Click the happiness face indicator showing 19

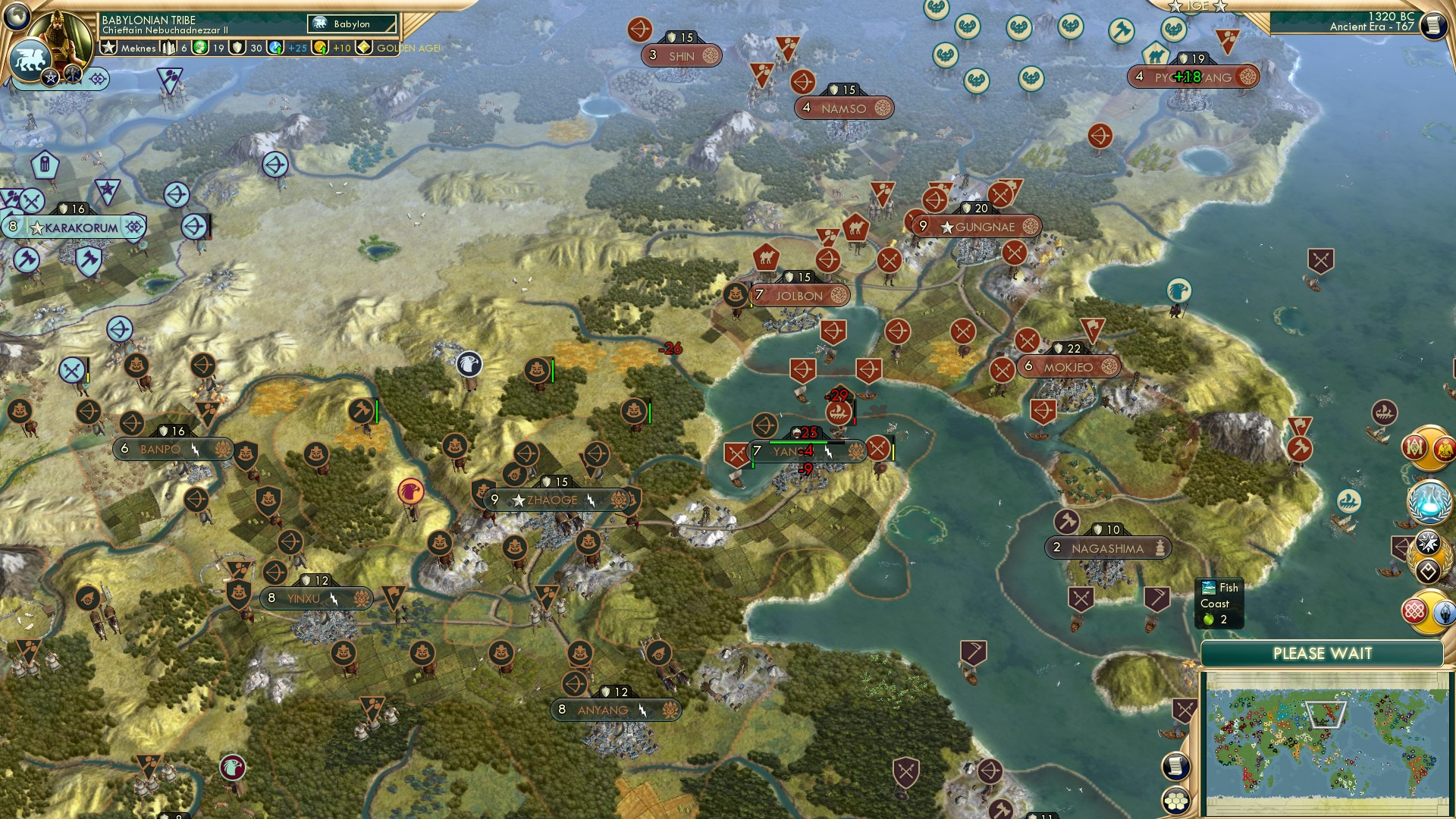tap(201, 48)
